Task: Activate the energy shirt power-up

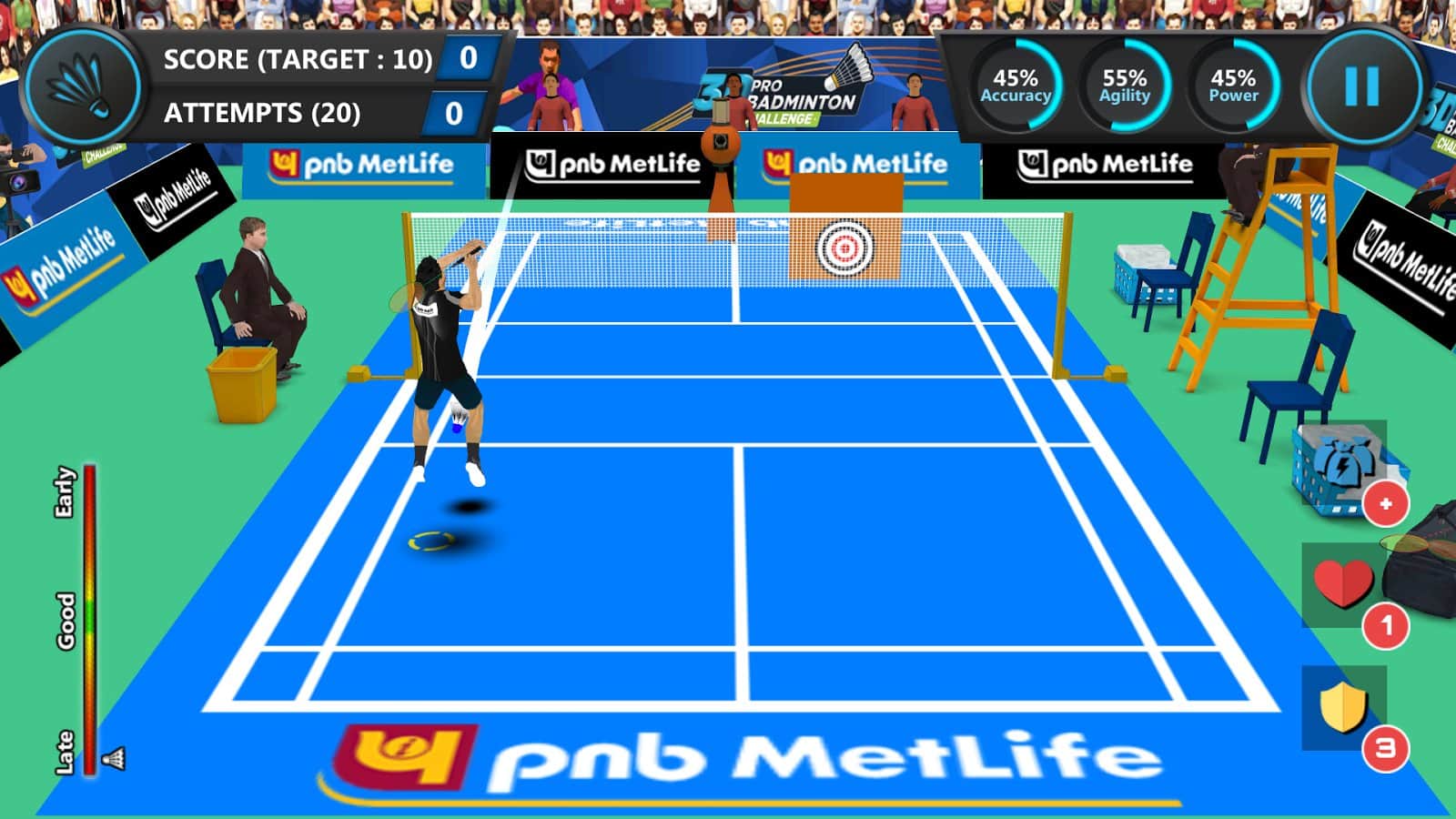Action: [x=1341, y=462]
